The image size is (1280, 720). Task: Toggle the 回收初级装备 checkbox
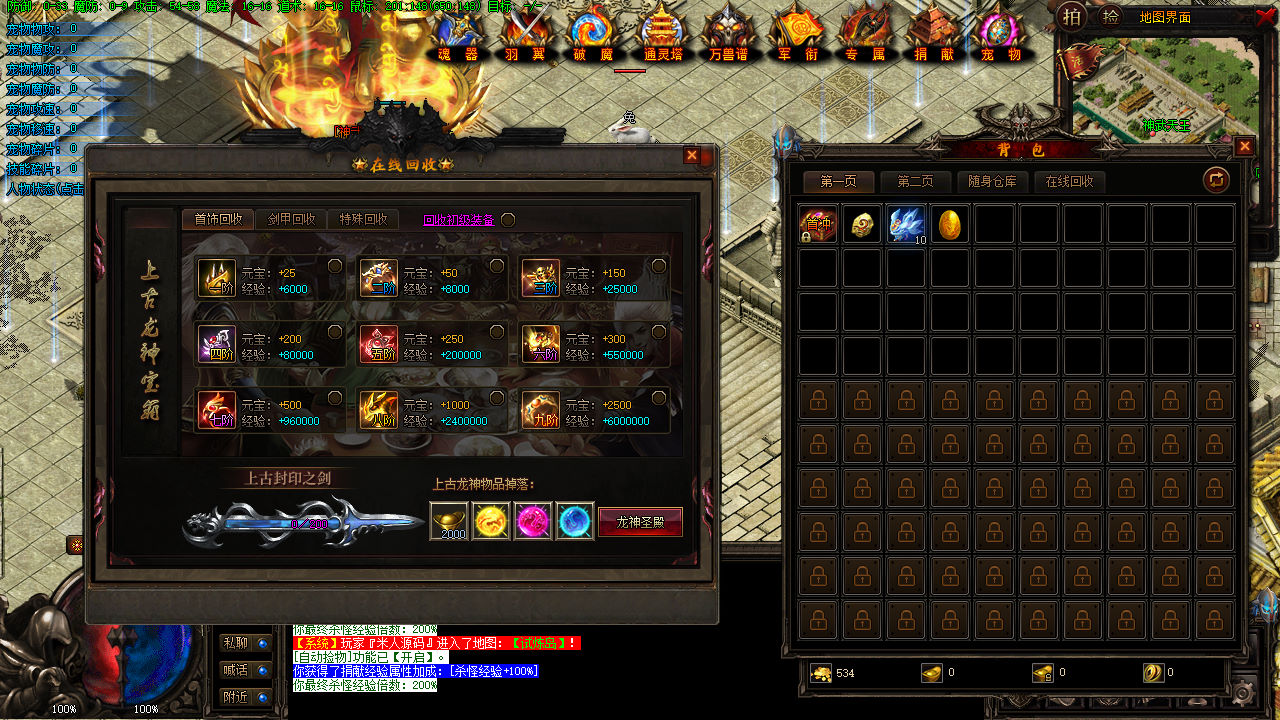pos(508,220)
